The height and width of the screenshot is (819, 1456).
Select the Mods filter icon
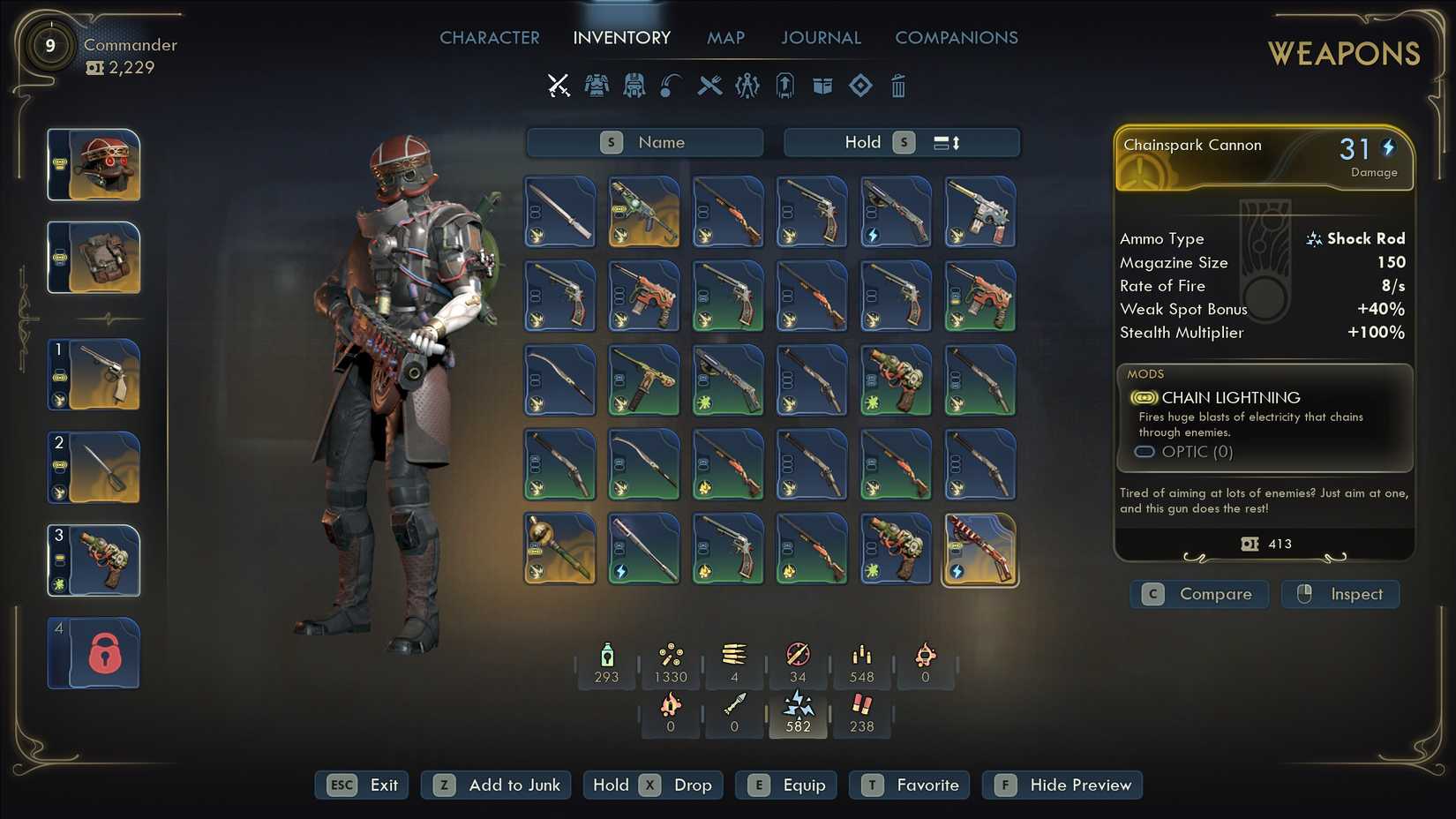[x=747, y=86]
